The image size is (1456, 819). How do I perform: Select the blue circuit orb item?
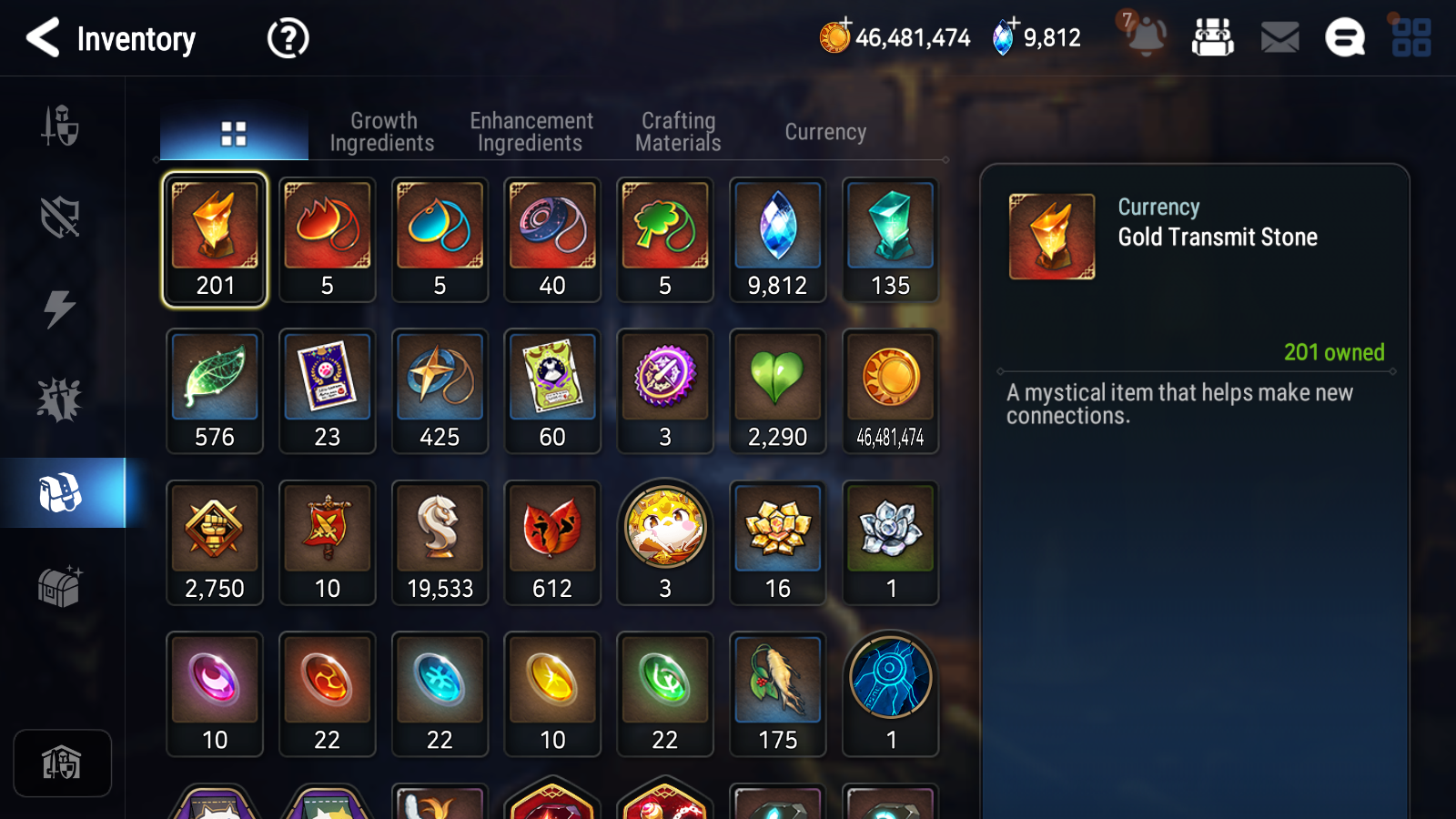tap(890, 693)
